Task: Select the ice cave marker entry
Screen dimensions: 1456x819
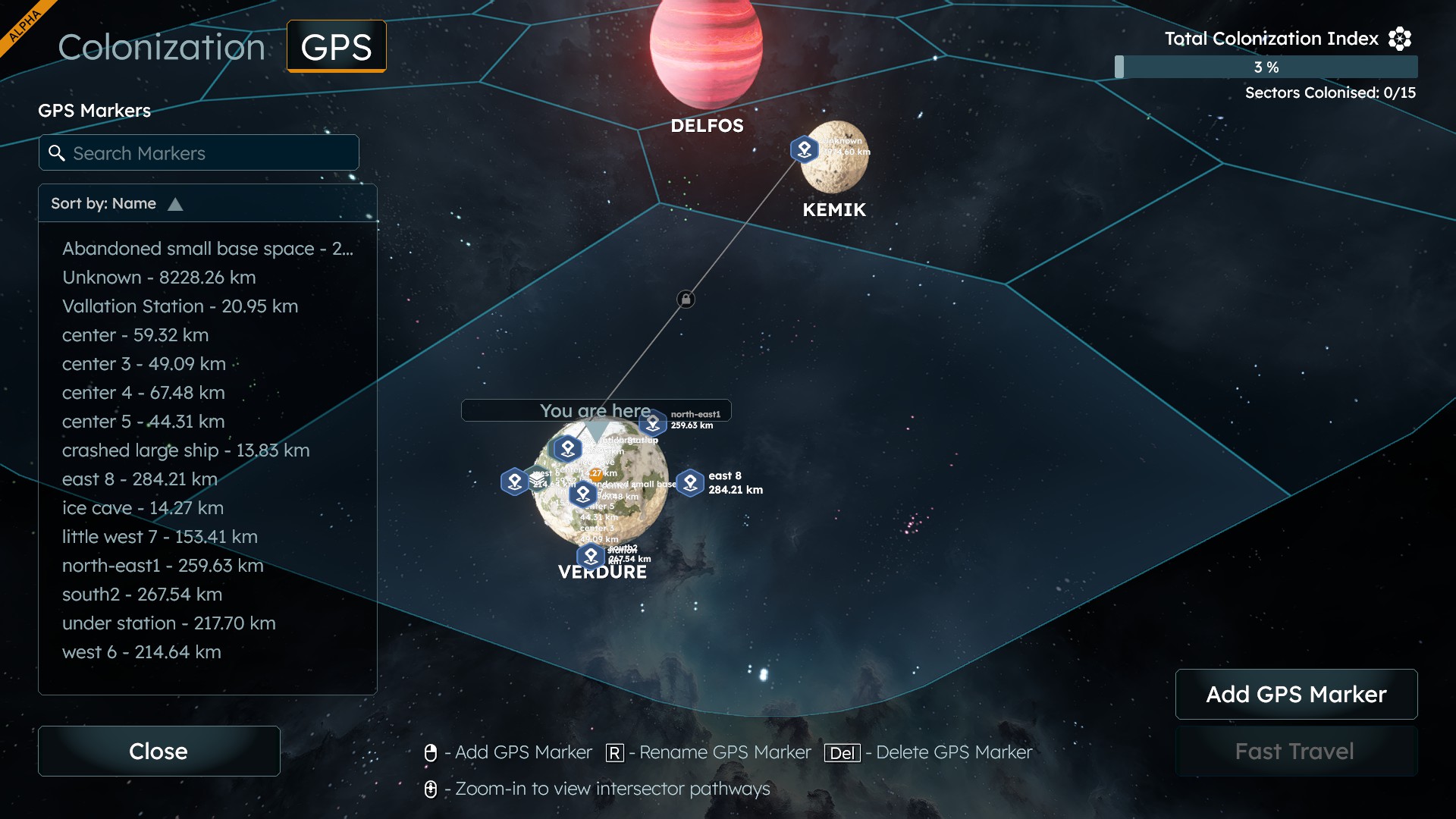Action: pyautogui.click(x=143, y=508)
